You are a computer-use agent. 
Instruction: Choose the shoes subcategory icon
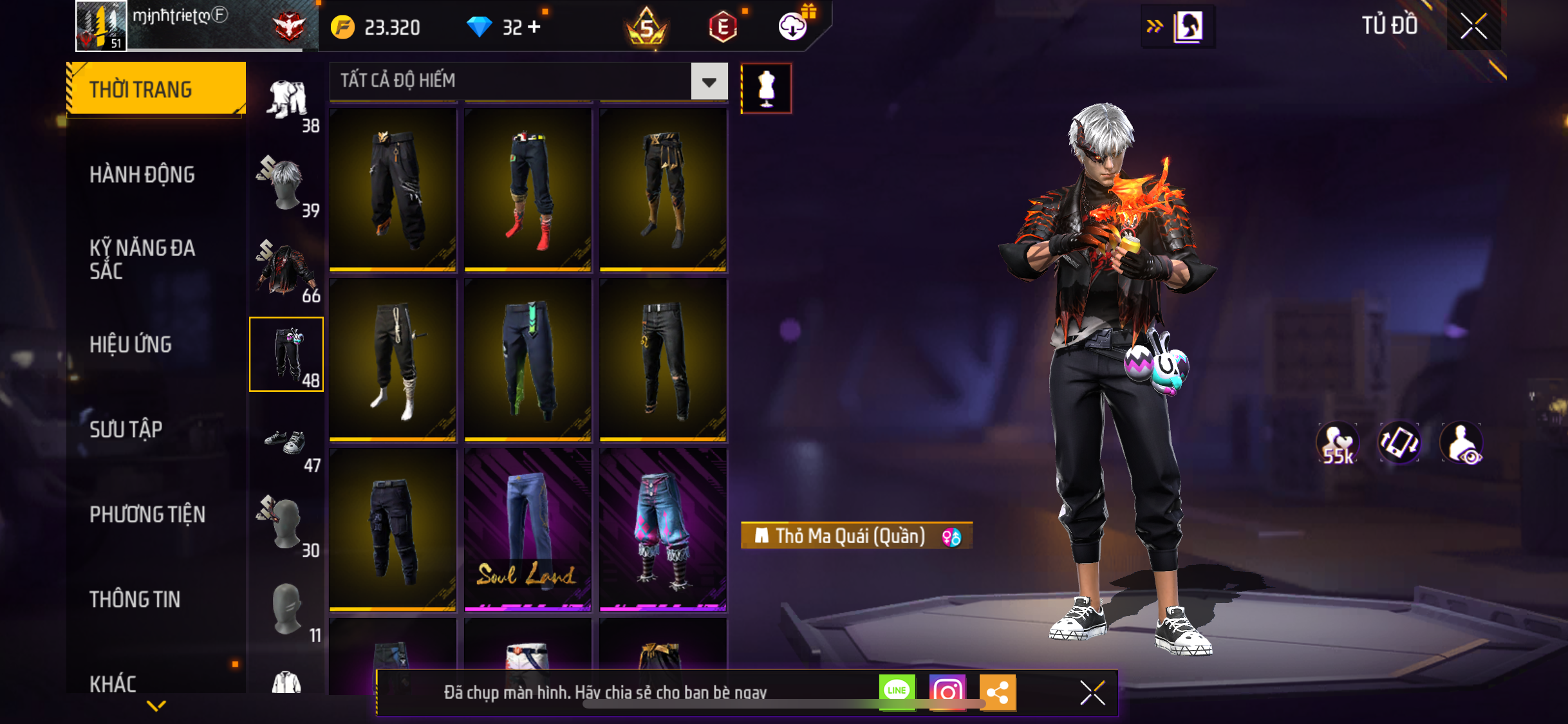point(286,444)
